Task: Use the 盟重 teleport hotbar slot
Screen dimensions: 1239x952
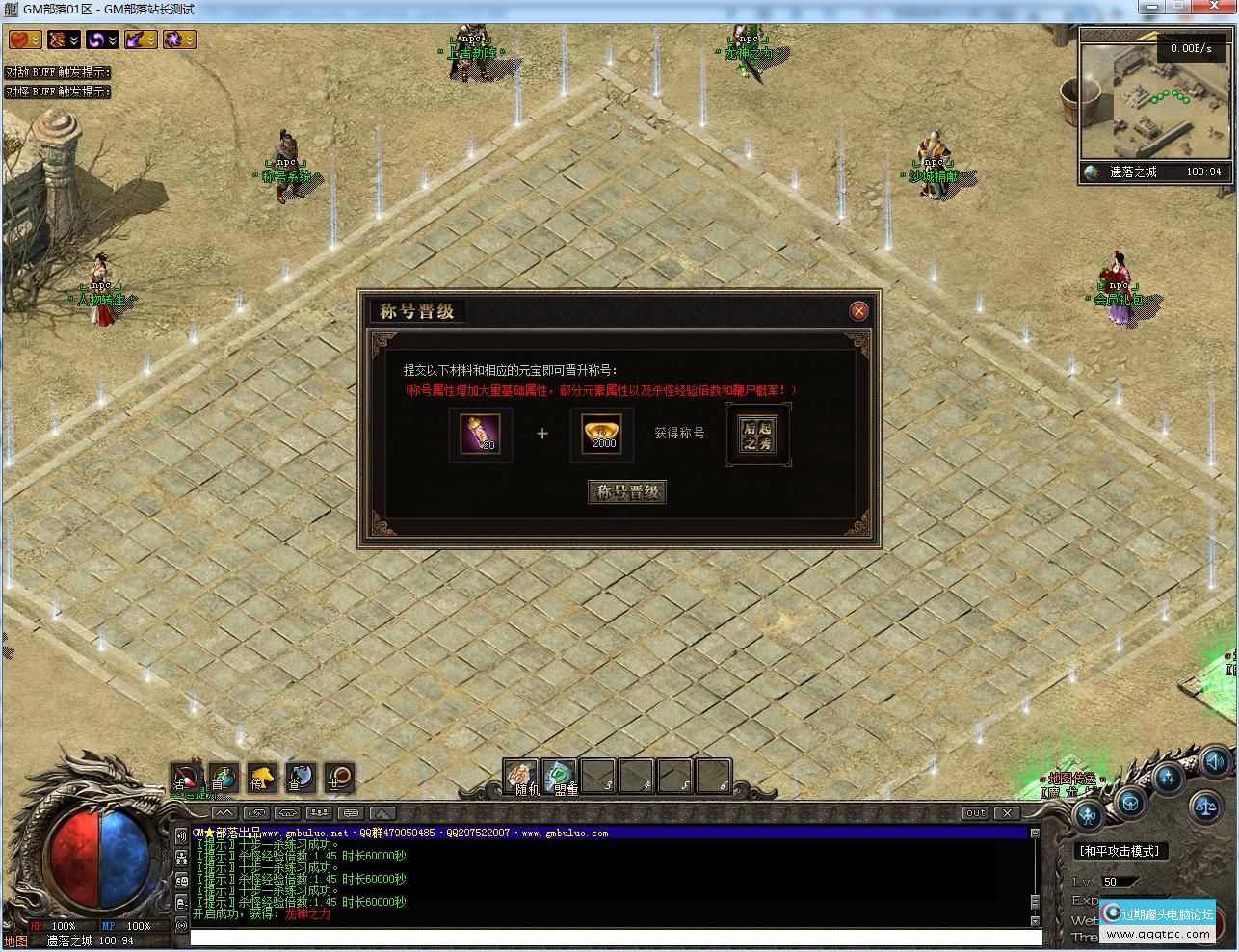Action: pyautogui.click(x=560, y=777)
